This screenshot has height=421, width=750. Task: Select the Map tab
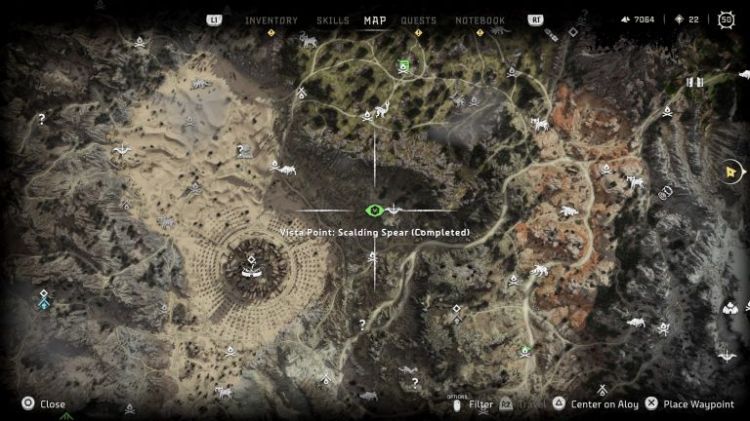(x=375, y=20)
